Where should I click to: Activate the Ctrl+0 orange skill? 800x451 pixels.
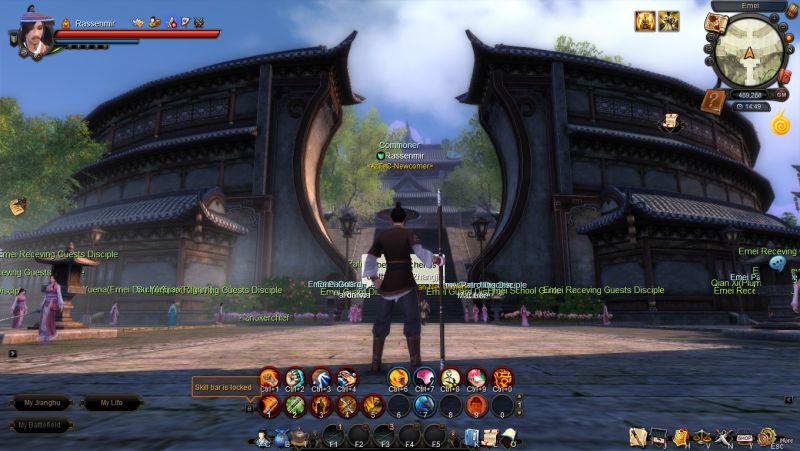502,378
